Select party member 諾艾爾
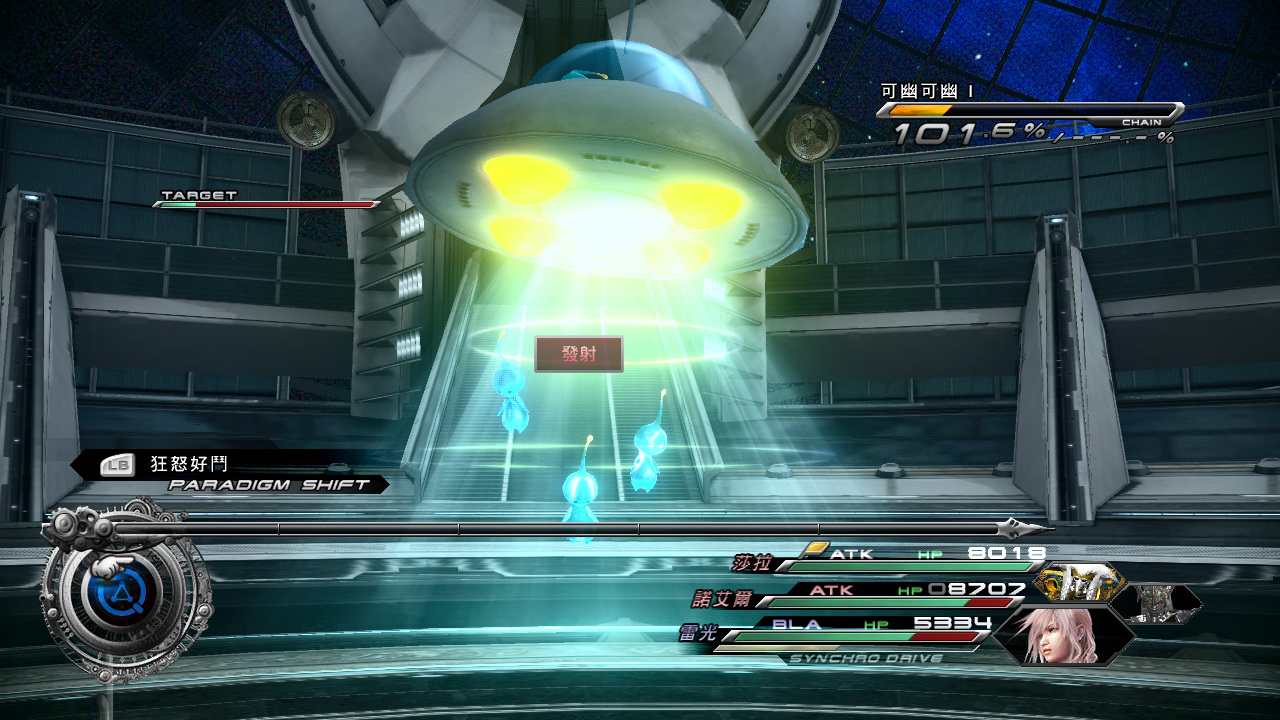 click(720, 599)
